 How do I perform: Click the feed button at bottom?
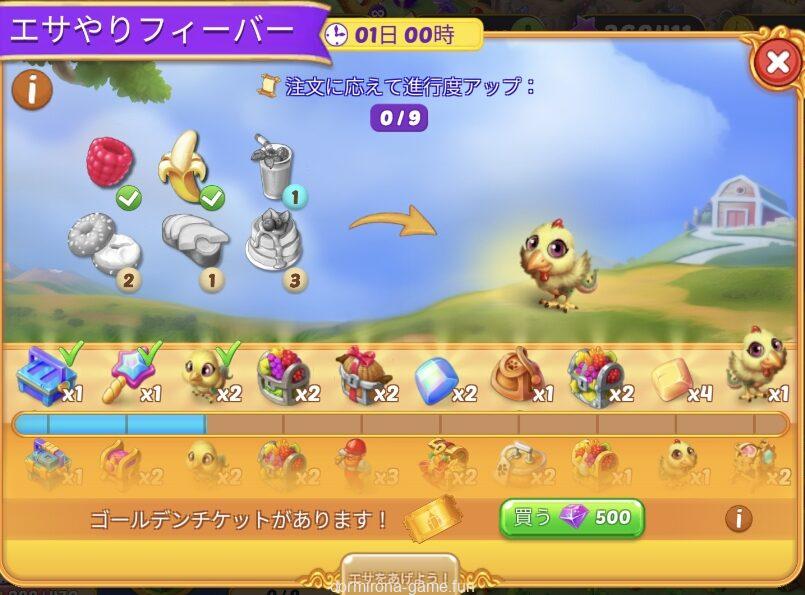point(401,576)
